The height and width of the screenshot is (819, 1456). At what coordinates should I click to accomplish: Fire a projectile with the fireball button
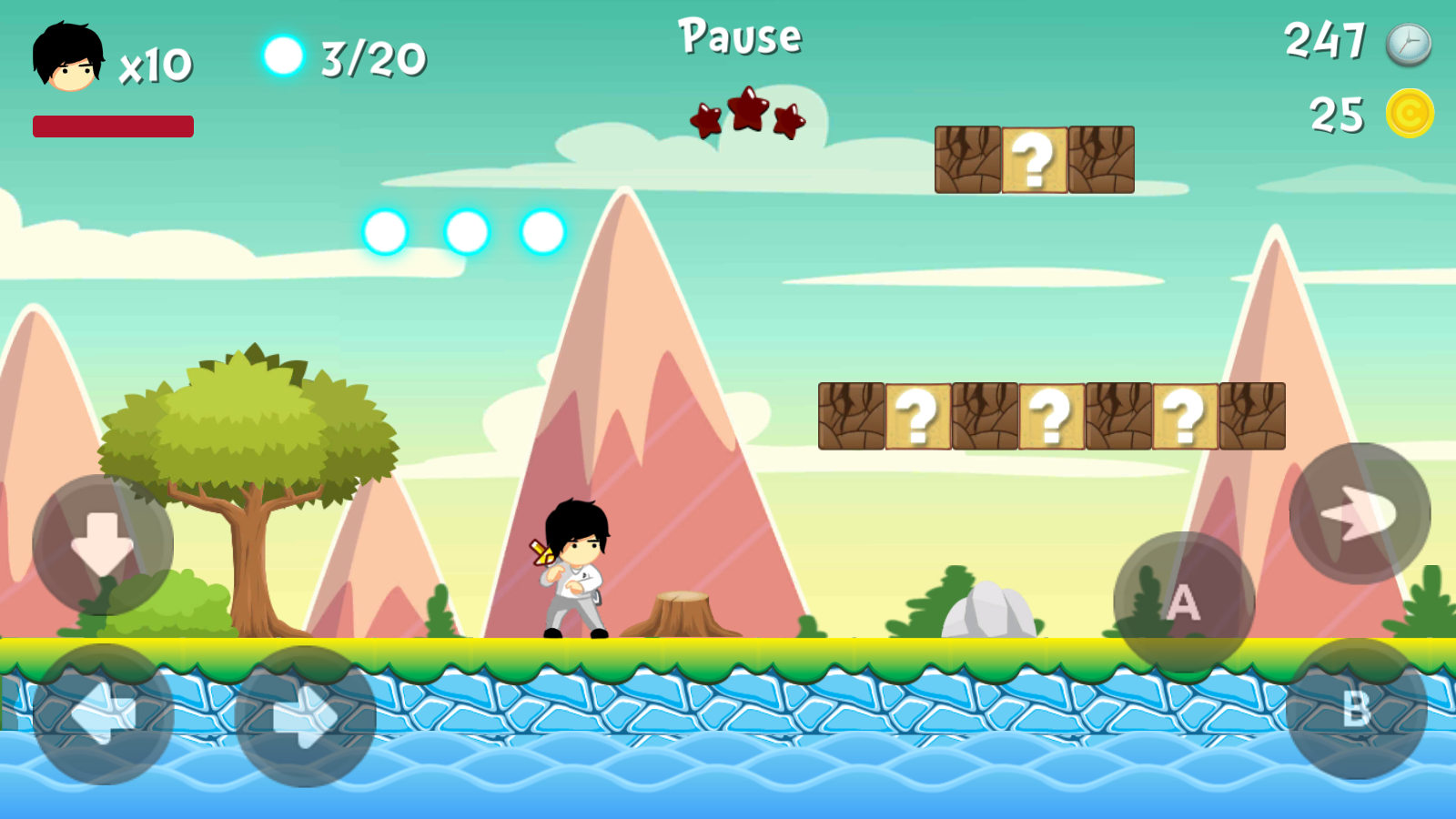click(1360, 513)
